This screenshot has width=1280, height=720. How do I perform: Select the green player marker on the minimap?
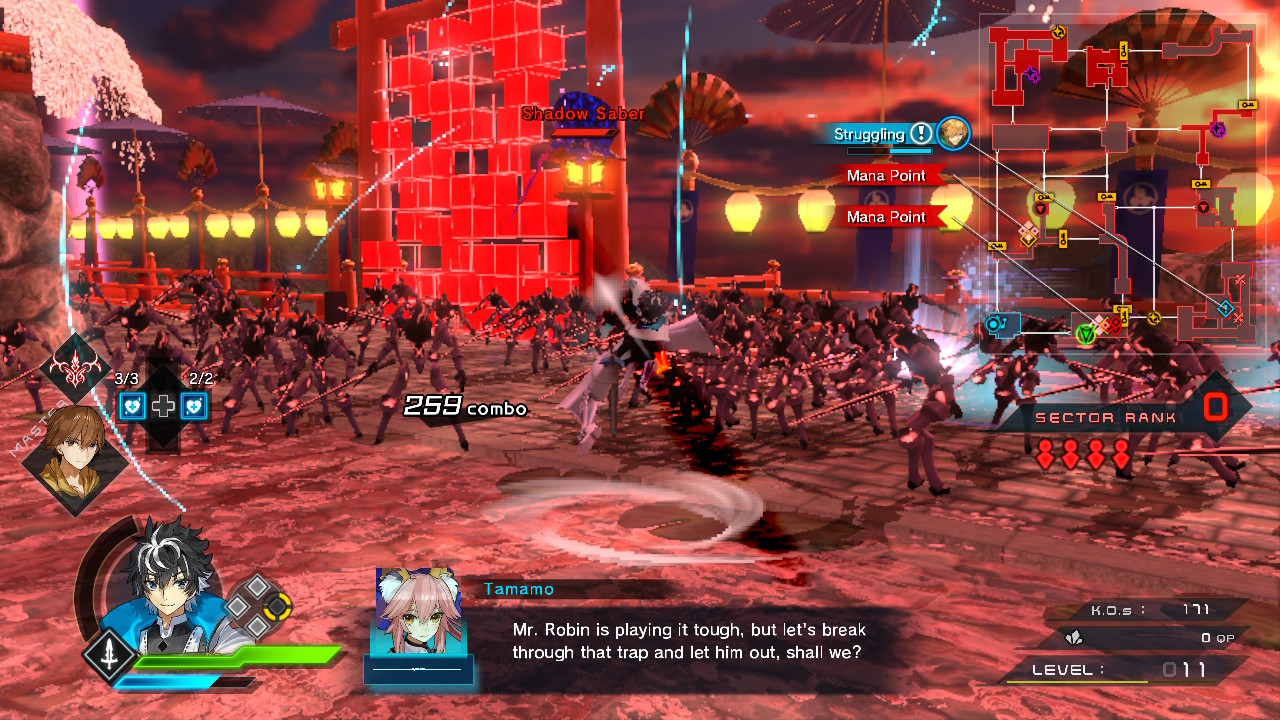[x=1085, y=334]
